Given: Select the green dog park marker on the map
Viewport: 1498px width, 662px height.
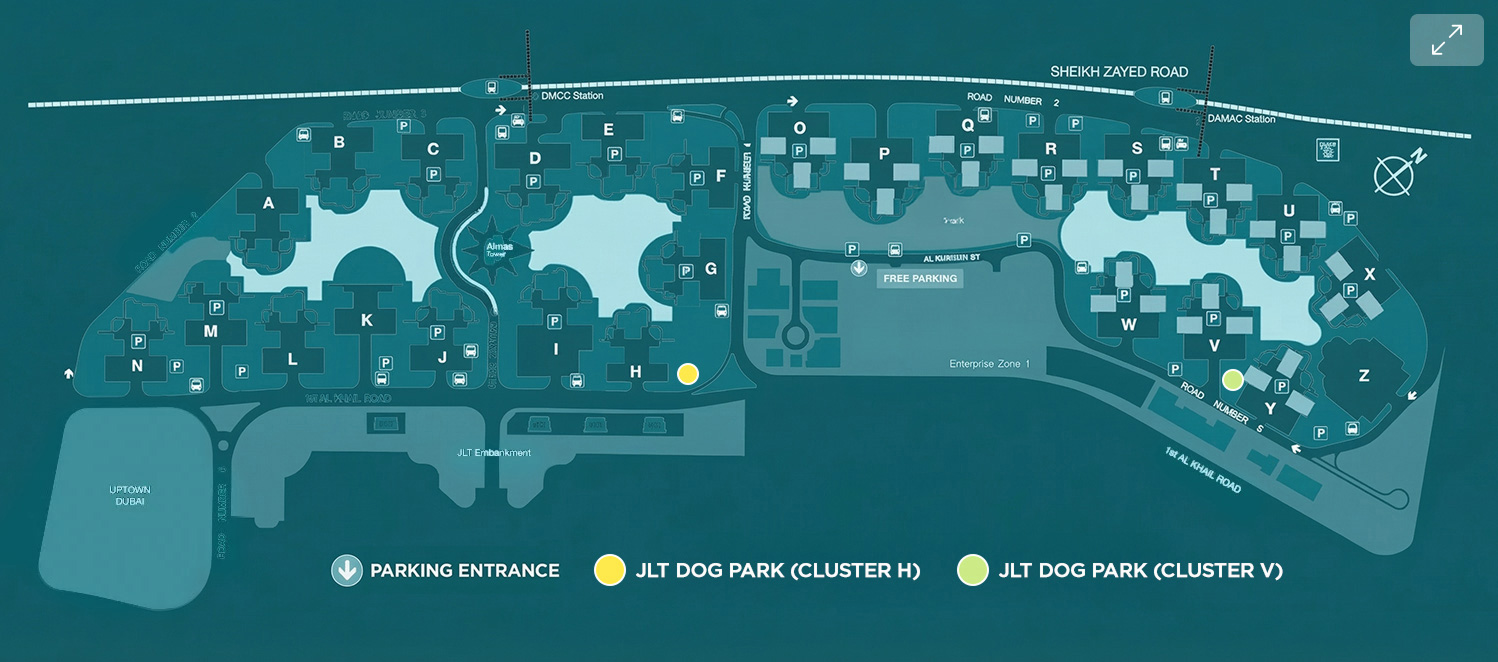Looking at the screenshot, I should pyautogui.click(x=1233, y=379).
